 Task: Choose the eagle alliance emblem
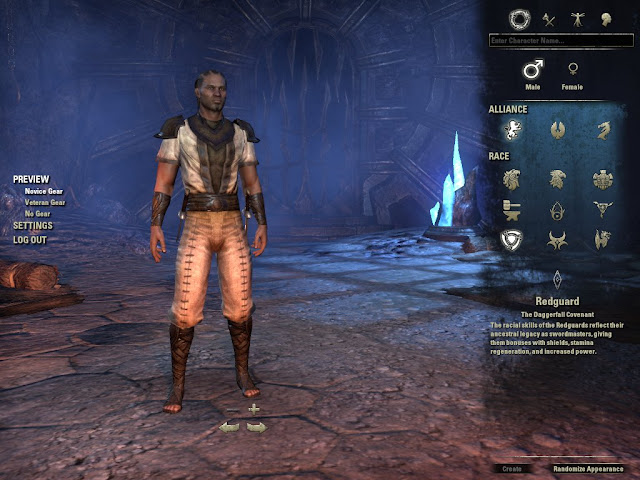click(x=558, y=128)
